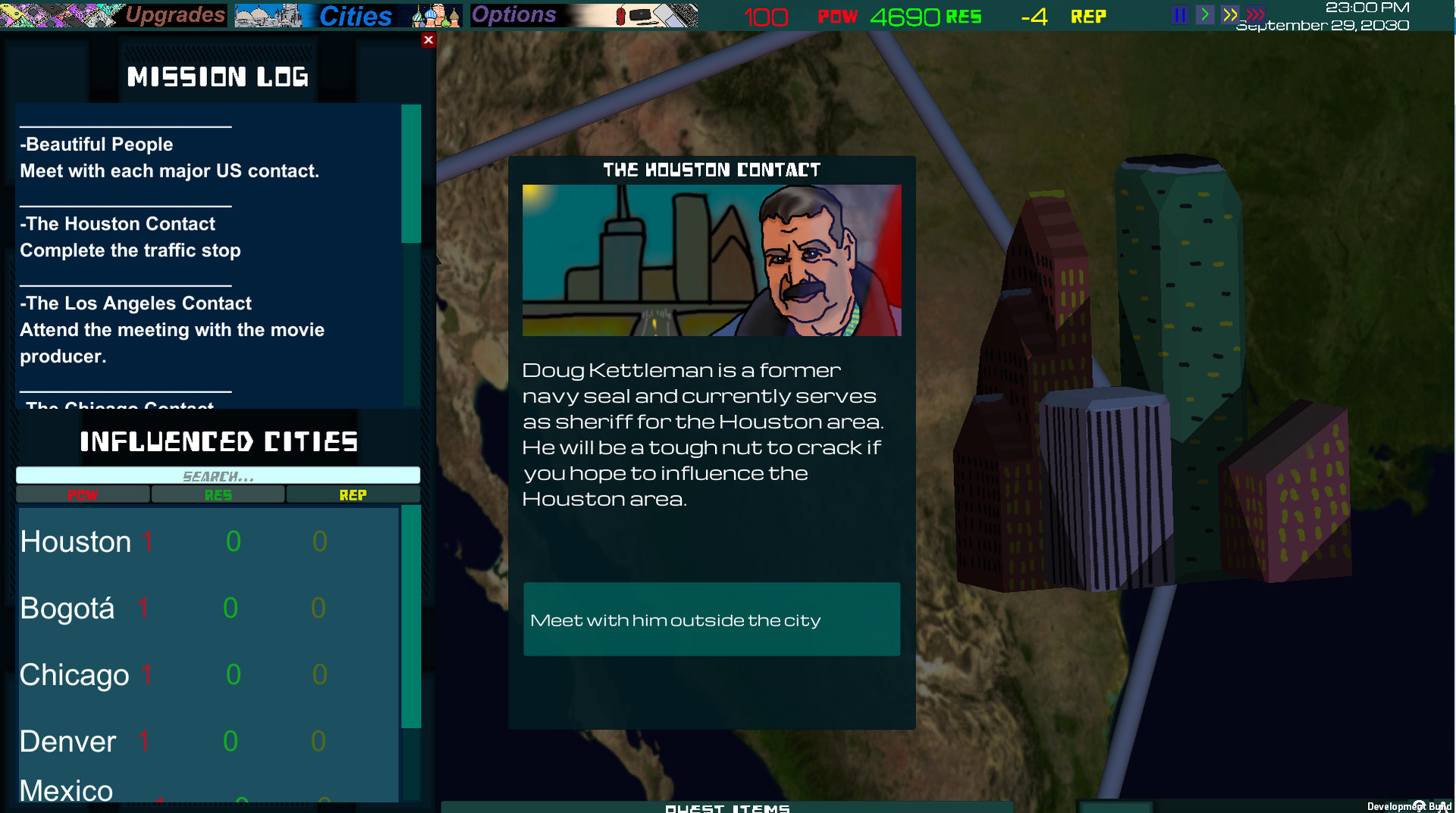Click Doug Kettleman's portrait picture
Image resolution: width=1456 pixels, height=813 pixels.
[x=711, y=260]
